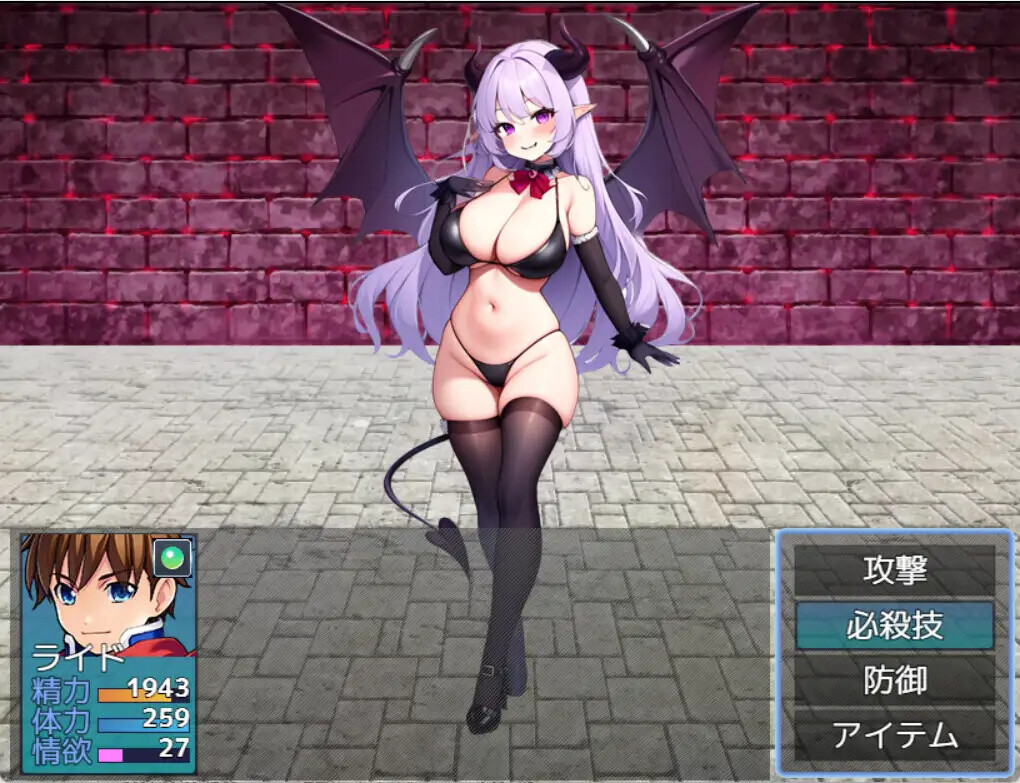Choose the 必殺技 special move command
Viewport: 1020px width, 783px height.
coord(894,626)
